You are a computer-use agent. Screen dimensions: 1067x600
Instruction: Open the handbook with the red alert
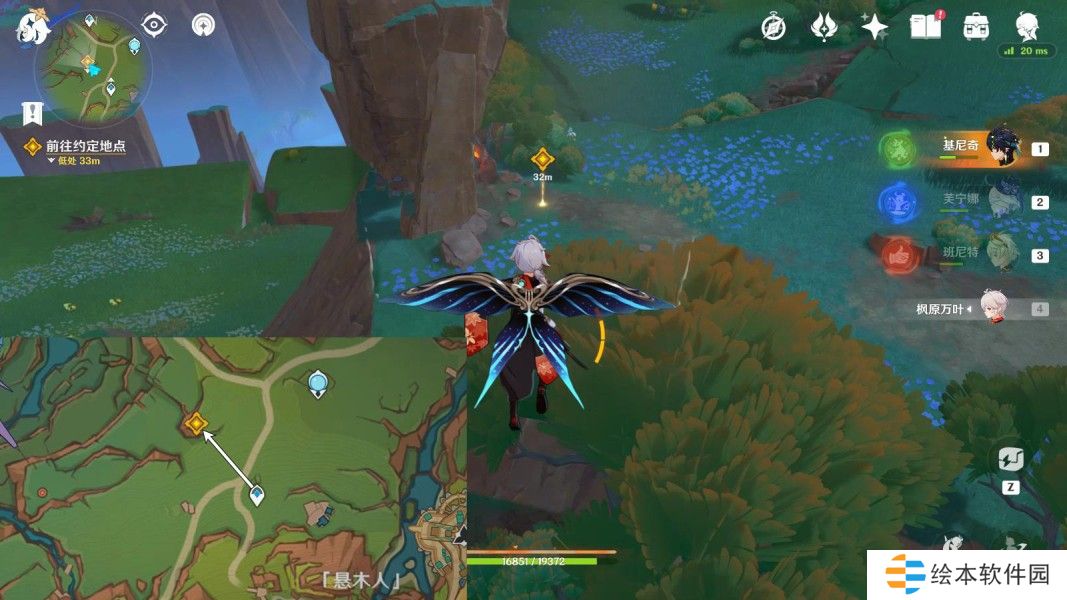coord(925,27)
